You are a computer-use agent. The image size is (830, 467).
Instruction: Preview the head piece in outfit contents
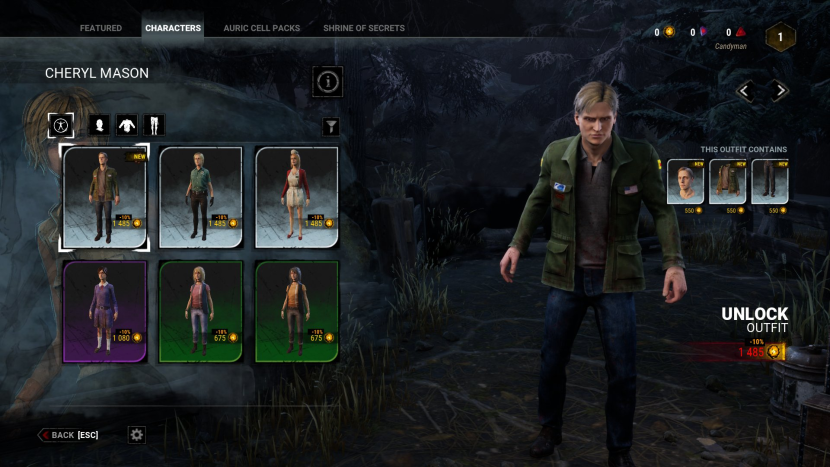(685, 181)
